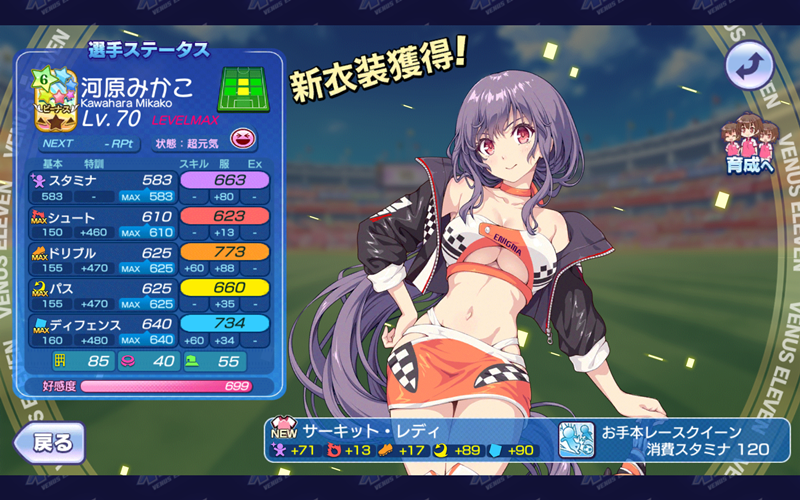The image size is (800, 500).
Task: Select the お手本レースクイーン skill panel
Action: (672, 440)
